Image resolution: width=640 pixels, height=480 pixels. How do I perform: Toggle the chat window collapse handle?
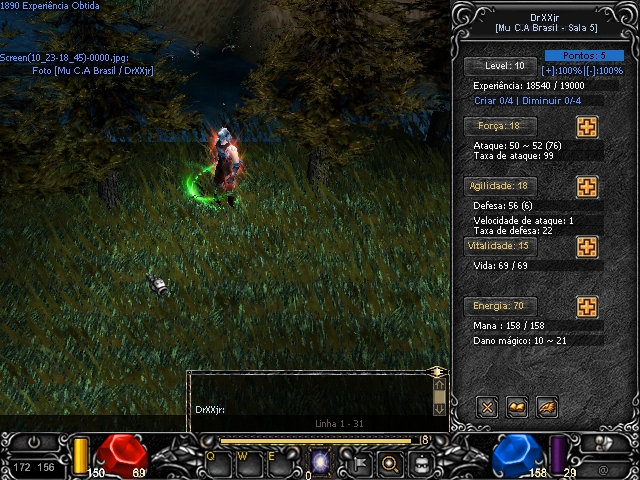[x=437, y=372]
